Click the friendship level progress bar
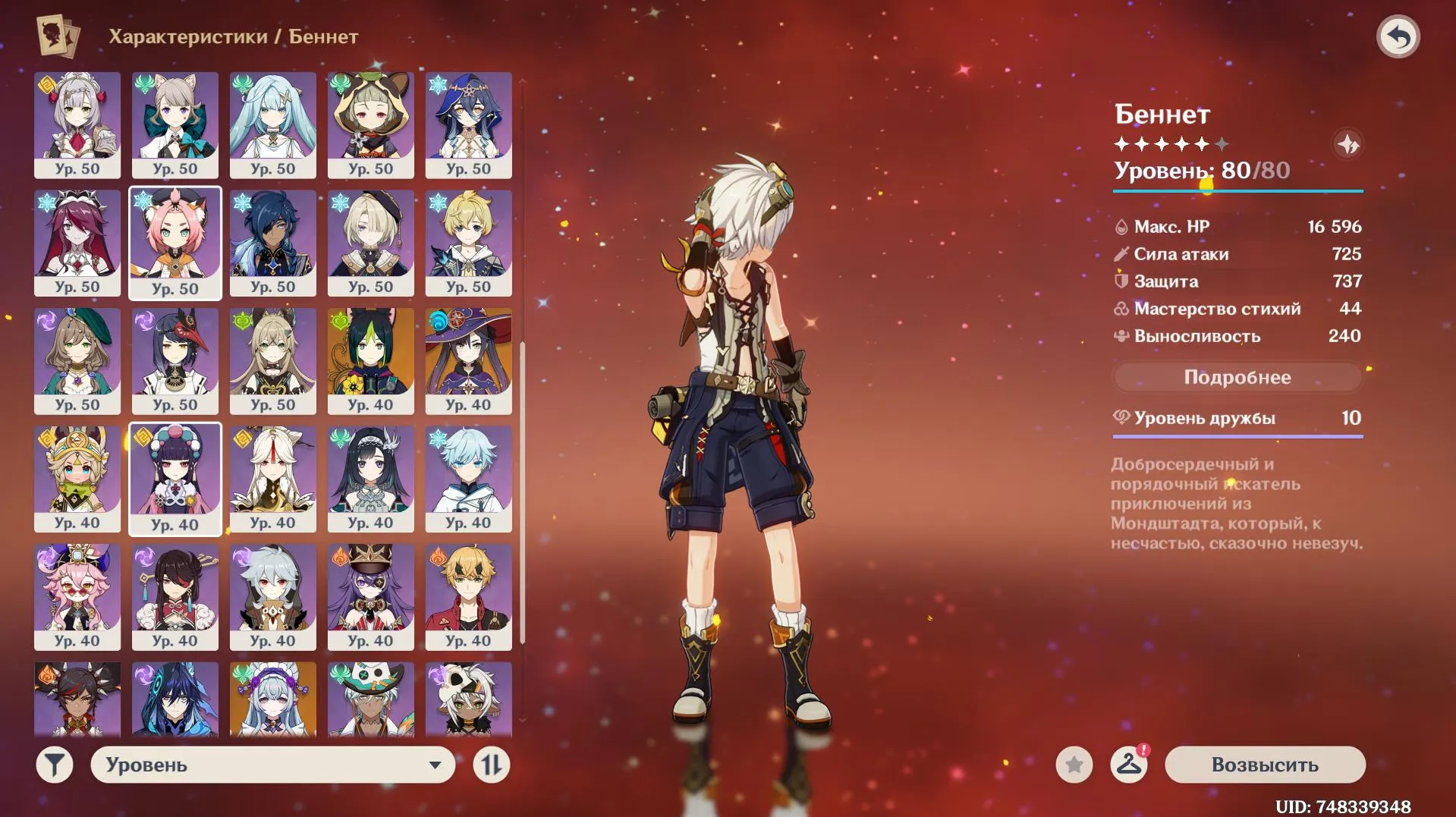The image size is (1456, 817). point(1237,436)
